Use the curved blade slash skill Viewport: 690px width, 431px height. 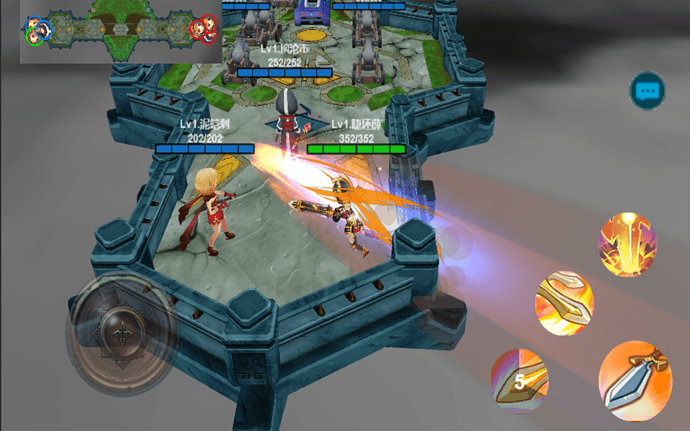coord(563,301)
